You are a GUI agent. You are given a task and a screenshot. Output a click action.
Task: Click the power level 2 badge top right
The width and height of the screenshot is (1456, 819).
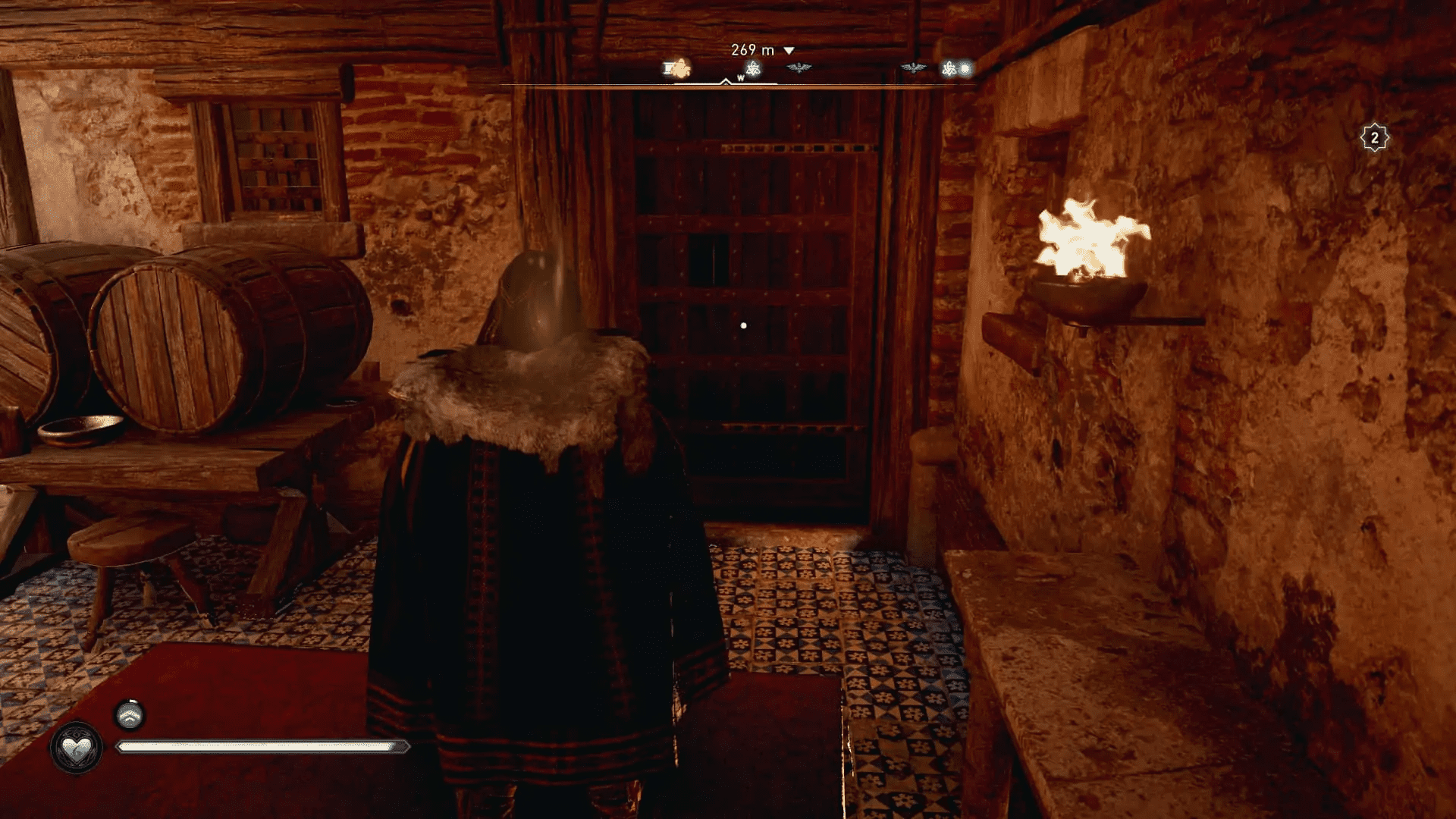(1374, 136)
